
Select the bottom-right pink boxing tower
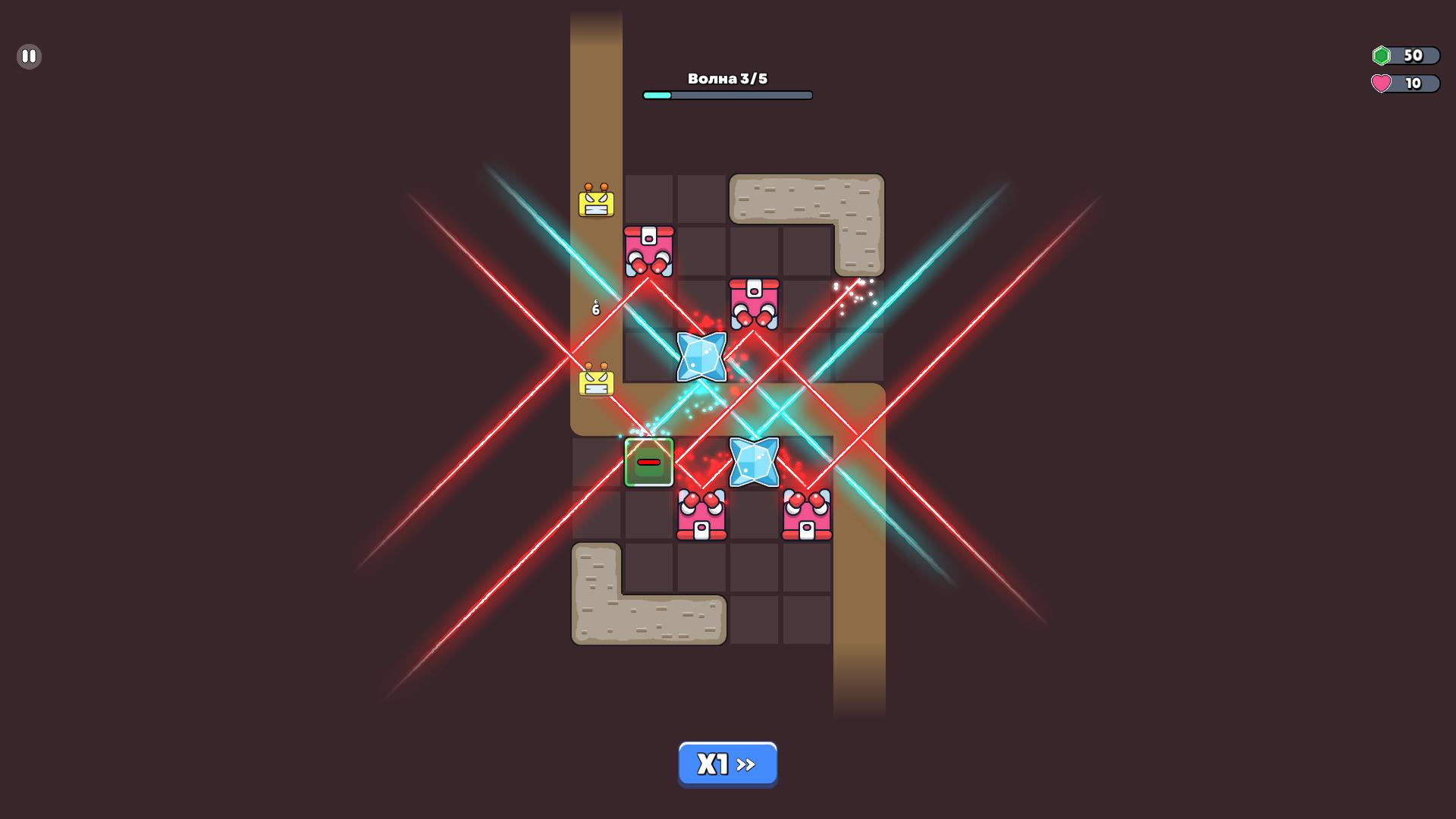pyautogui.click(x=808, y=516)
